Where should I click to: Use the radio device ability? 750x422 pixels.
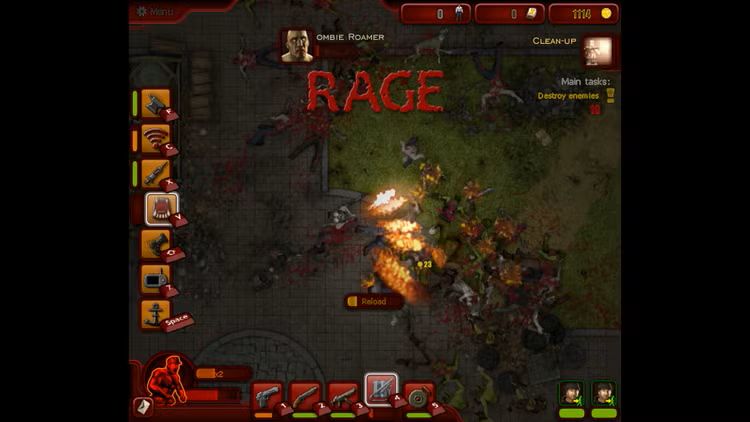pyautogui.click(x=155, y=279)
